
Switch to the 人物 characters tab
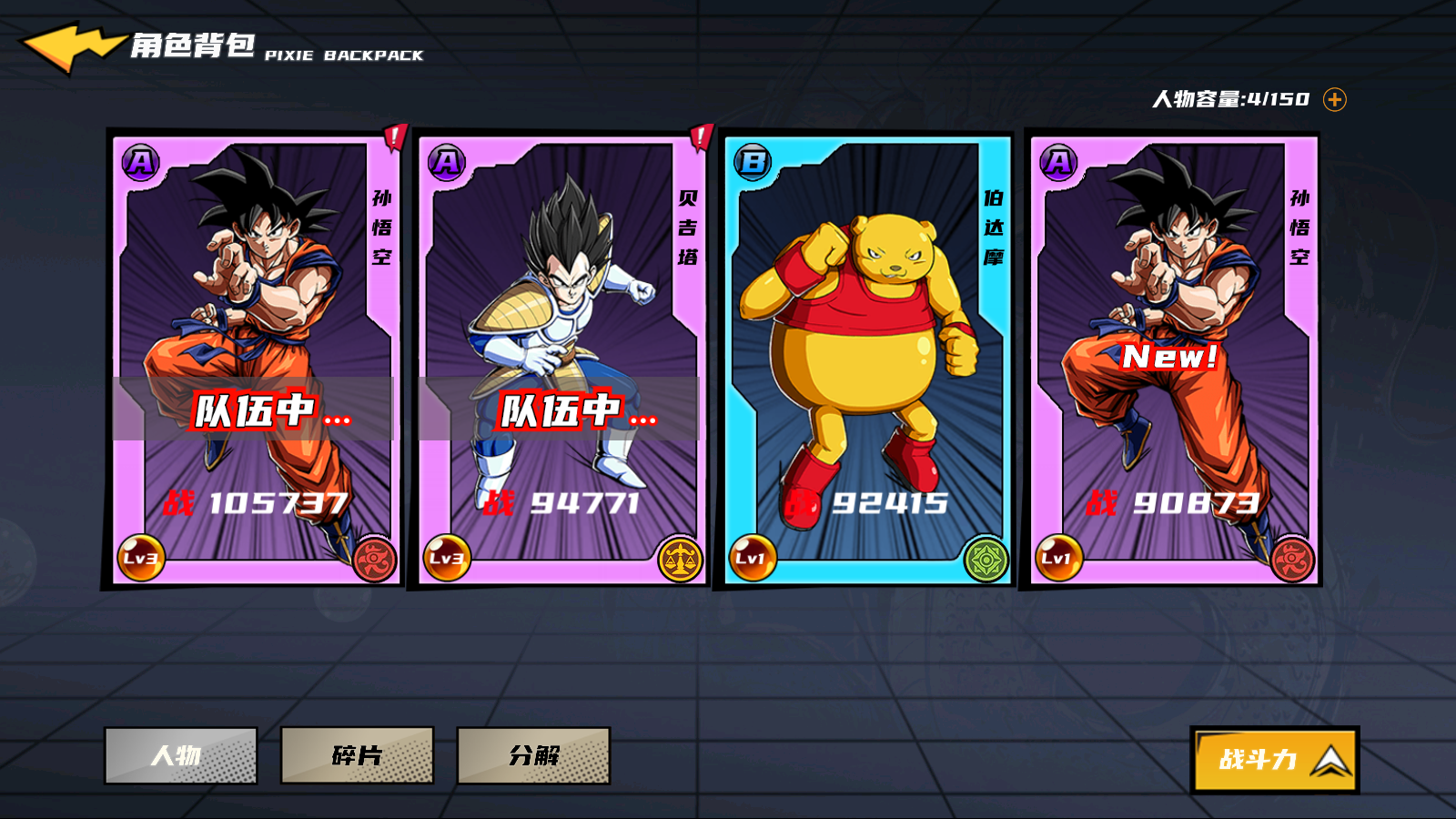point(181,755)
